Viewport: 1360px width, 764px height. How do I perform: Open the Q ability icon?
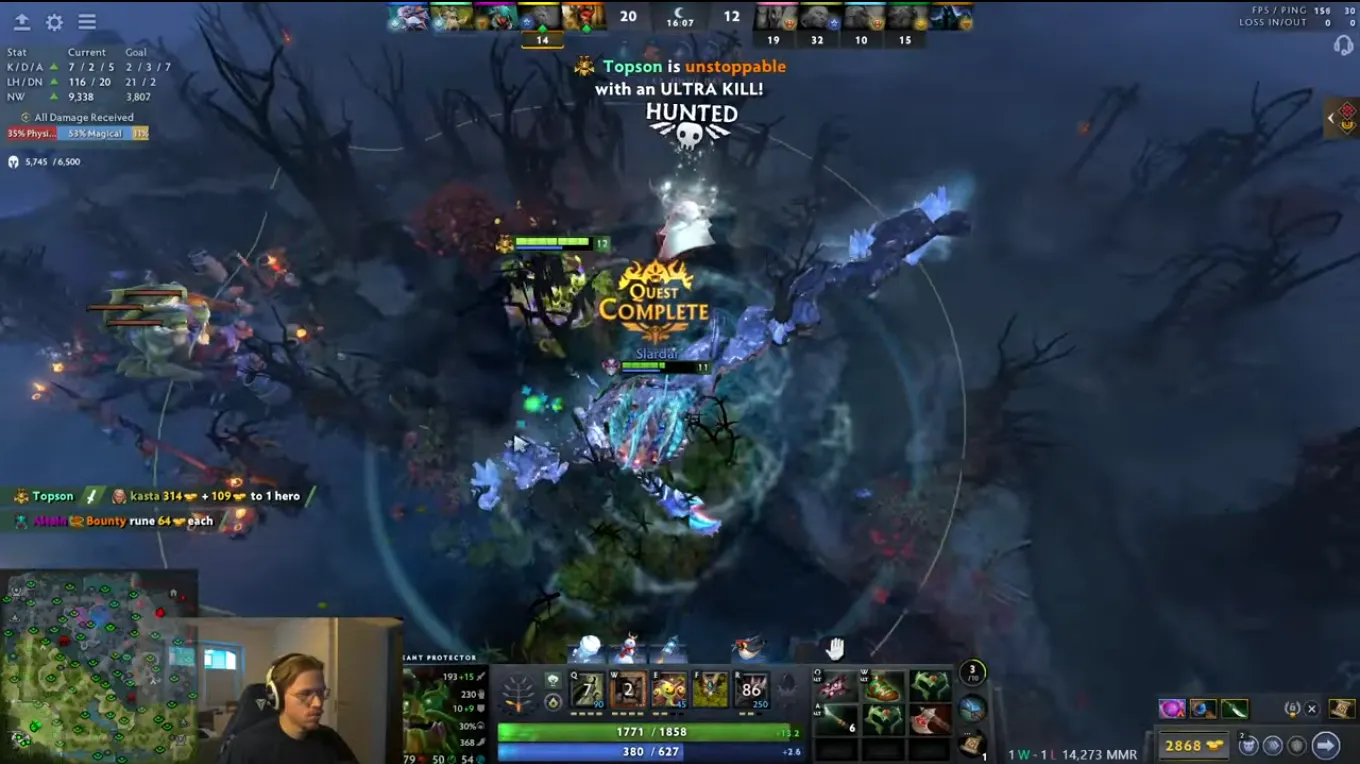tap(588, 687)
